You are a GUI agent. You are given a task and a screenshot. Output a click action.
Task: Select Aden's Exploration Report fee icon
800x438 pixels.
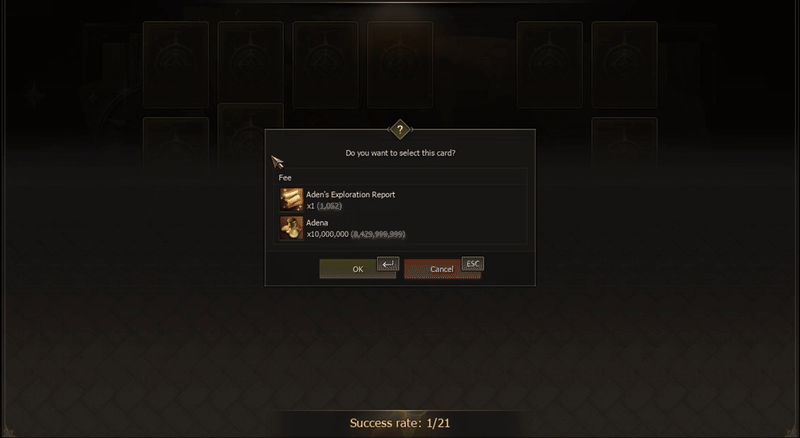(291, 199)
